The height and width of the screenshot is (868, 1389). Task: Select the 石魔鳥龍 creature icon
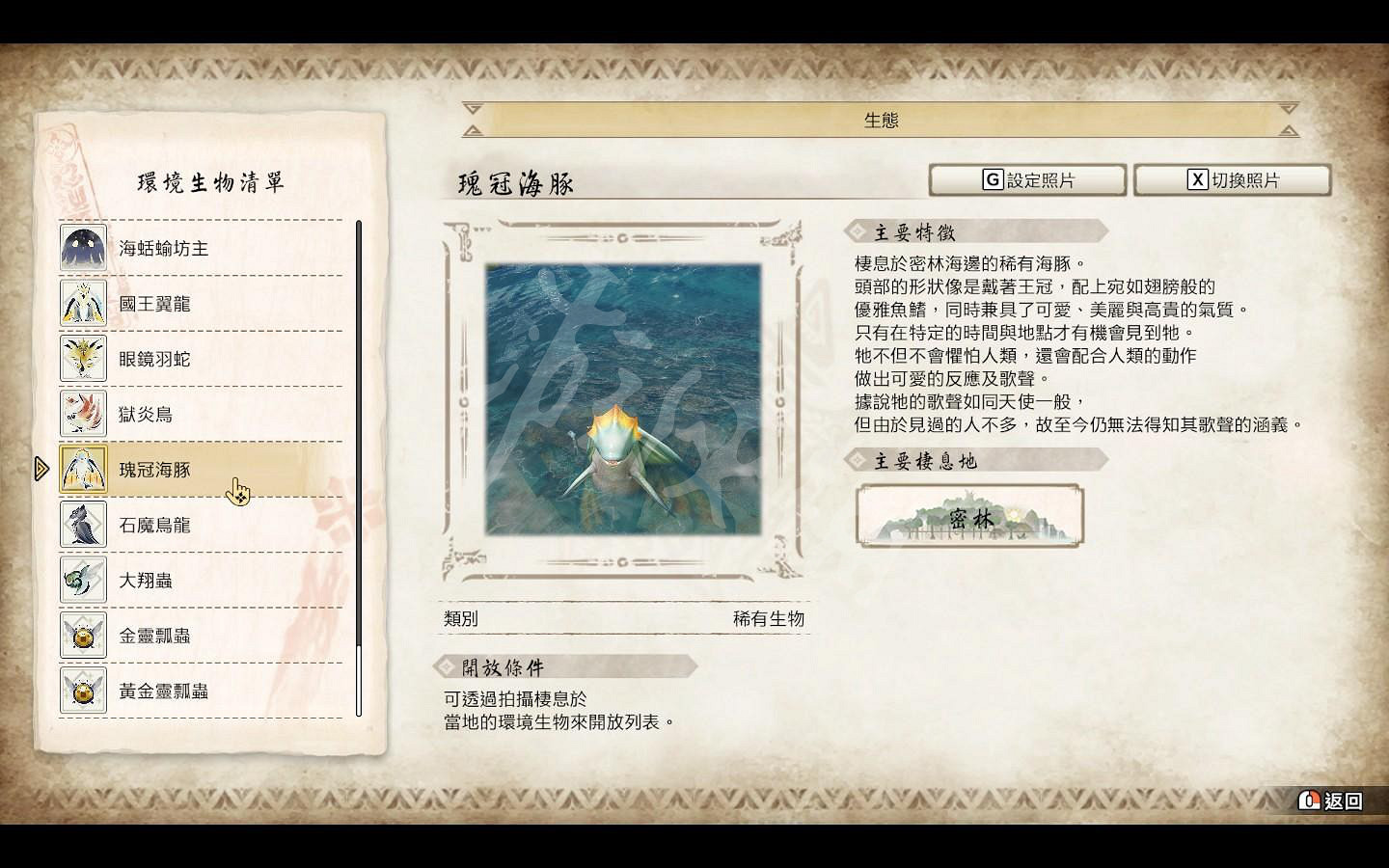83,524
